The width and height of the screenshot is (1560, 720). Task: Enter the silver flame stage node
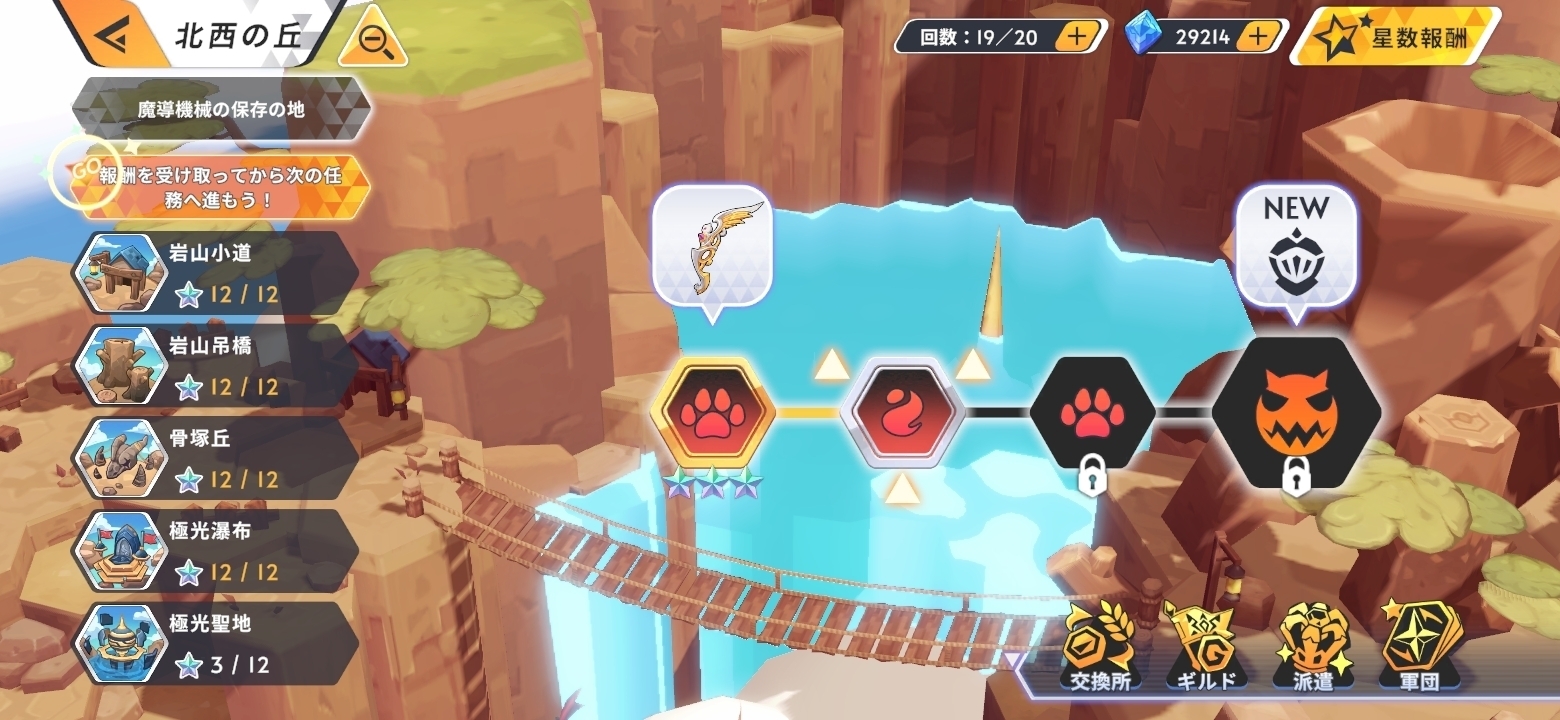click(902, 412)
